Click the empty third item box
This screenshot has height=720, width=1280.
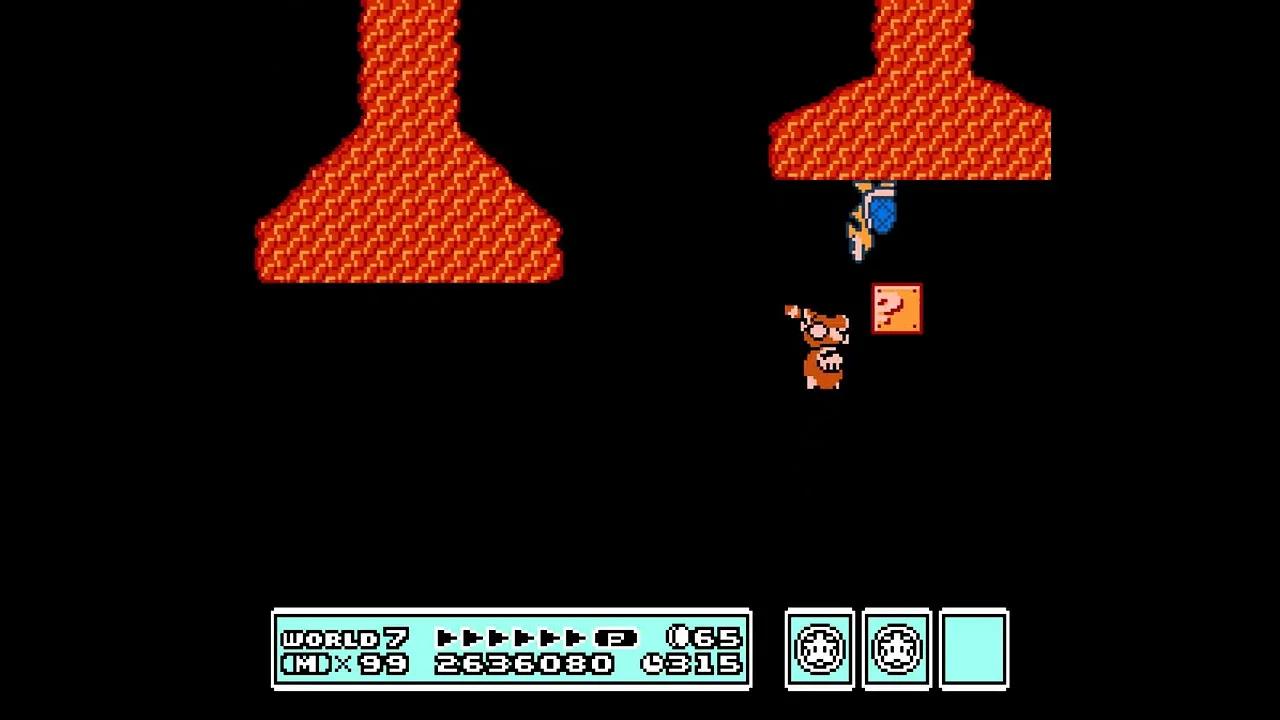coord(975,649)
